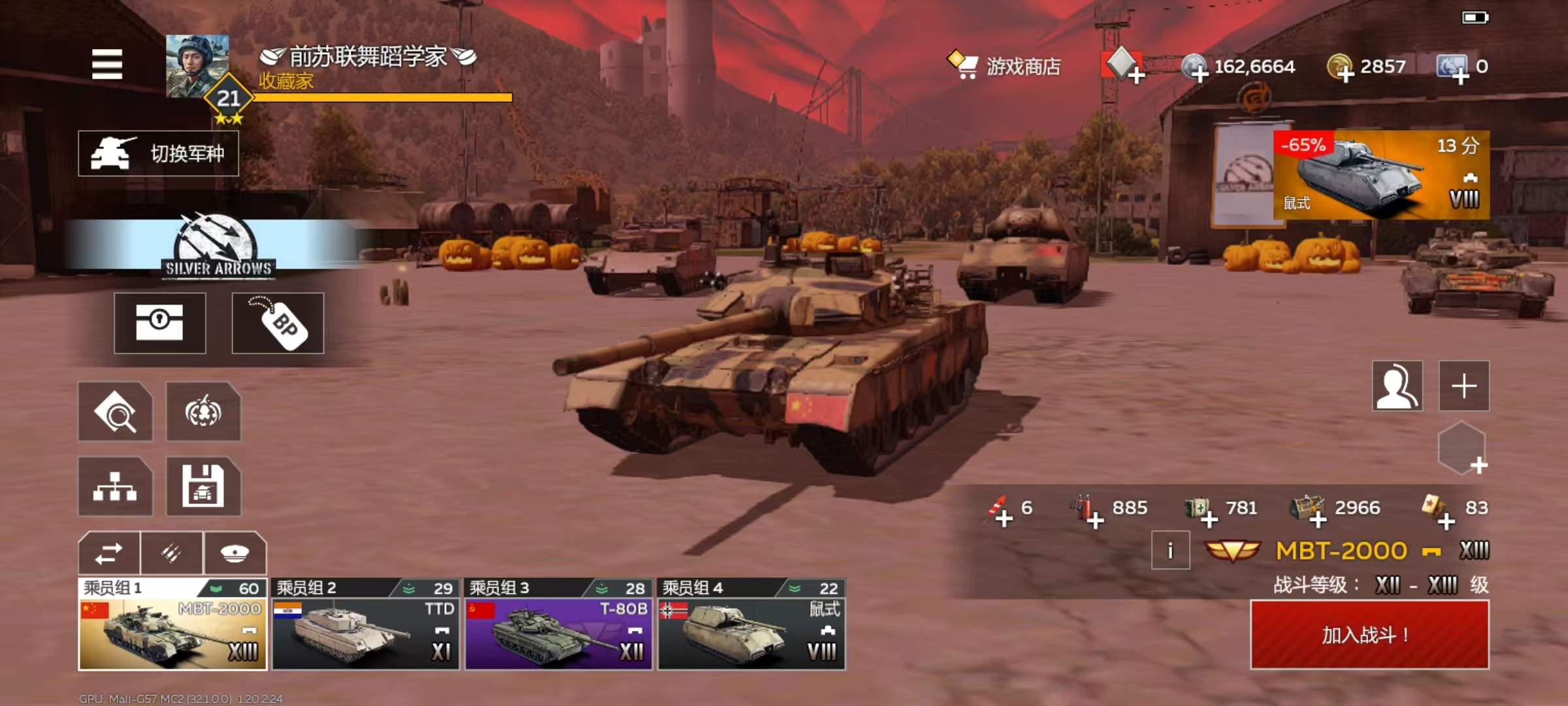Open the MBT-2000 info button
This screenshot has height=706, width=1568.
pyautogui.click(x=1170, y=551)
